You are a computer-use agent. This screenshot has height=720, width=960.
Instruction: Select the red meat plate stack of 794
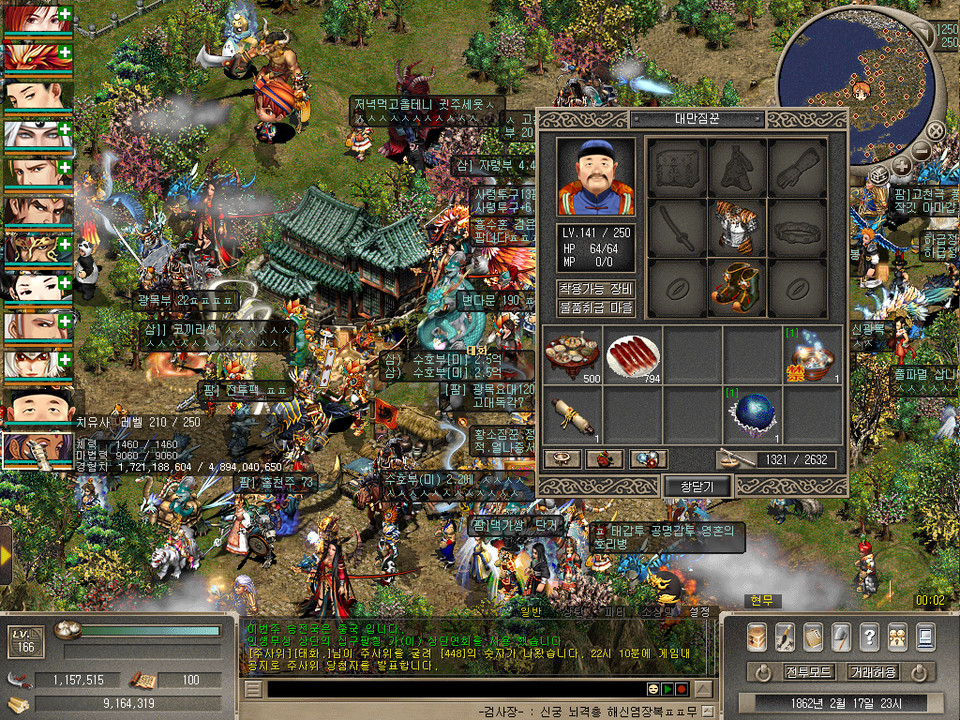[632, 354]
